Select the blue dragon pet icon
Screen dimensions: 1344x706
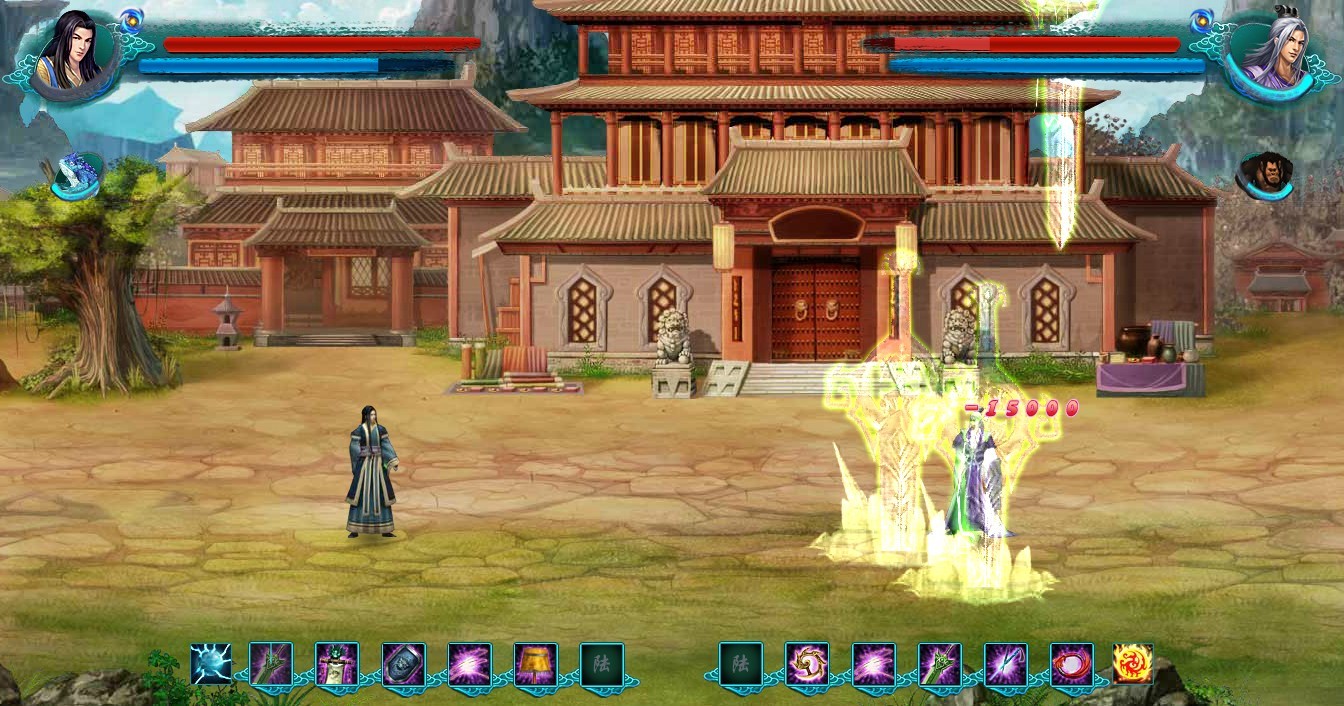pyautogui.click(x=76, y=175)
